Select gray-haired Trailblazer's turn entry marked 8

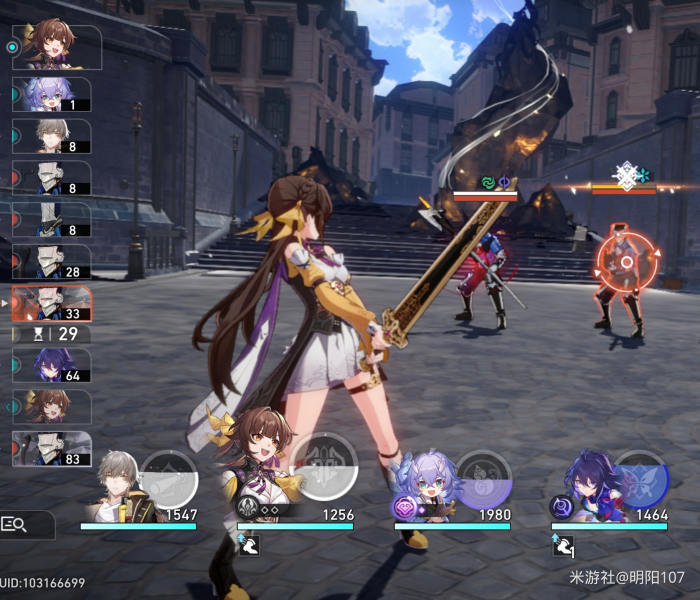click(52, 136)
